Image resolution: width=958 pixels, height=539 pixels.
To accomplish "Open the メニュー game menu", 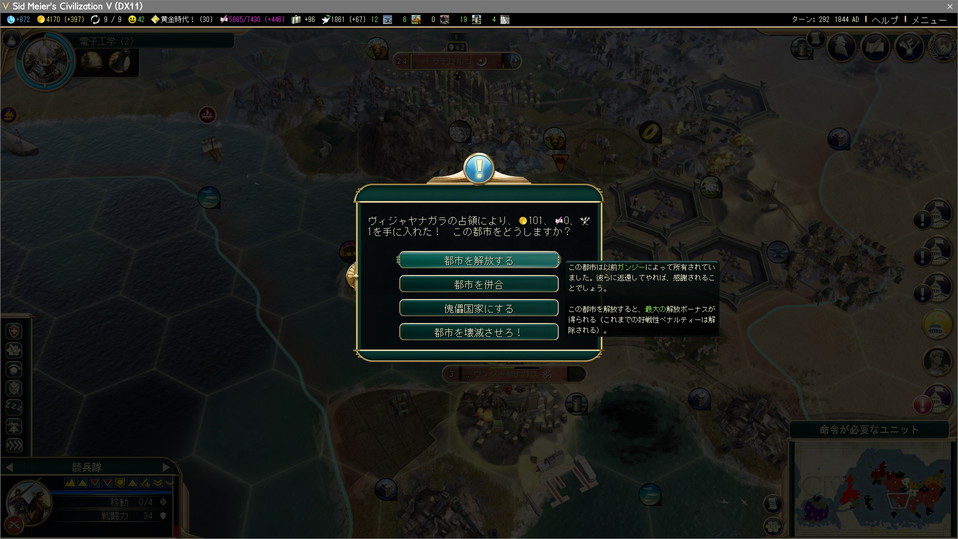I will pos(928,20).
